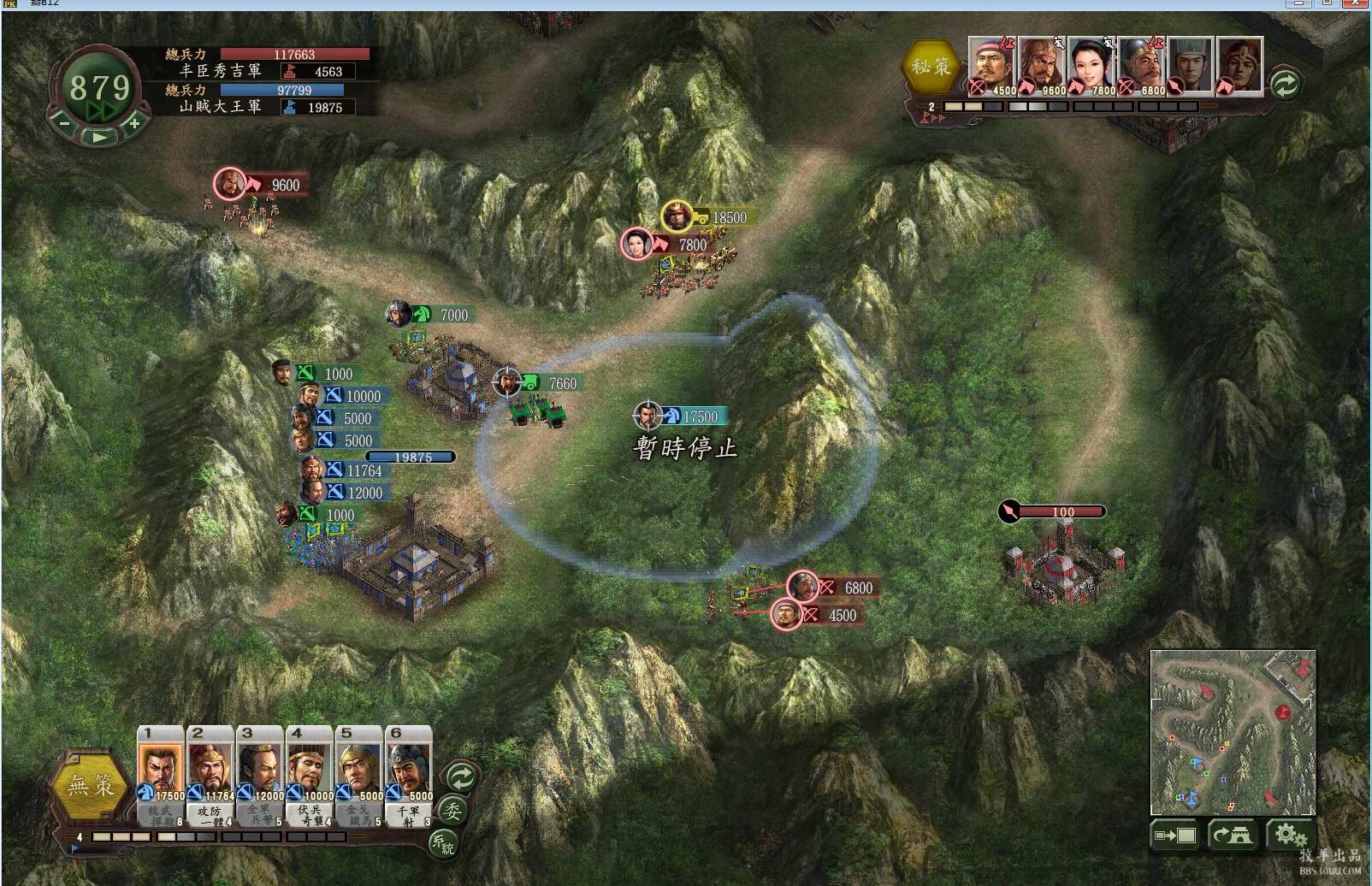Open the enemy 秘策 secret stratagem hexagon
1372x886 pixels.
pyautogui.click(x=931, y=66)
